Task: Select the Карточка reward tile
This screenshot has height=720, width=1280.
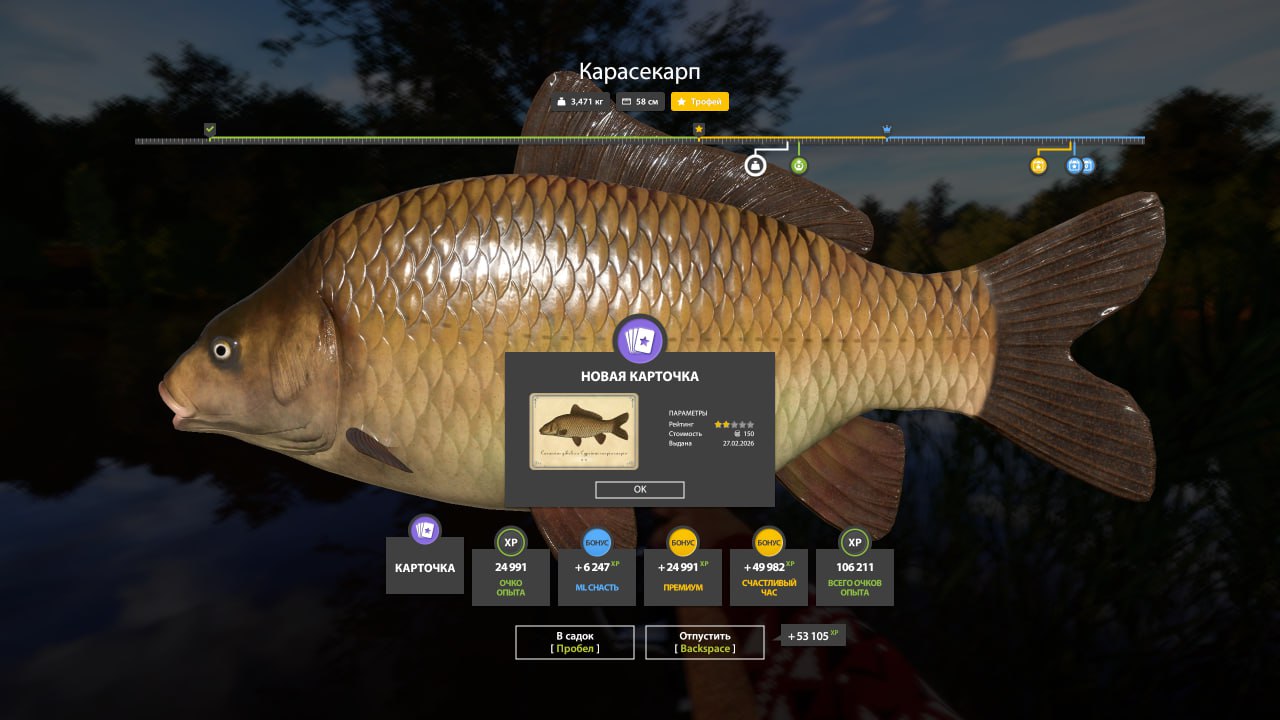Action: click(x=425, y=566)
